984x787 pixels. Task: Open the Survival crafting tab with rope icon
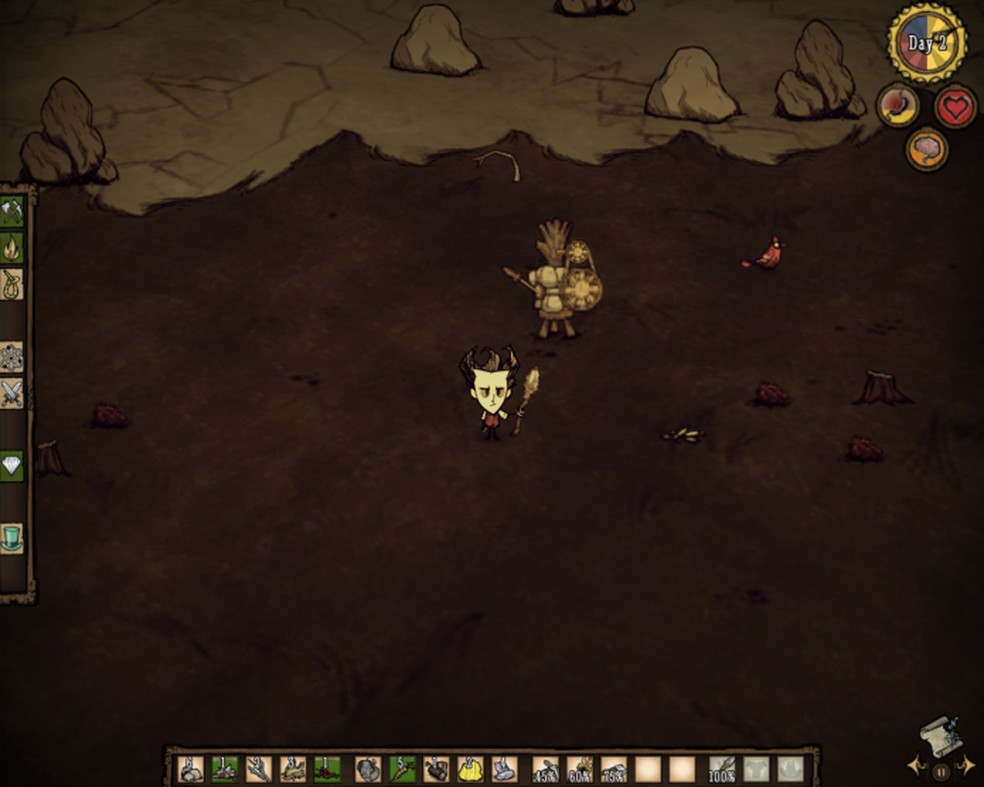(12, 283)
